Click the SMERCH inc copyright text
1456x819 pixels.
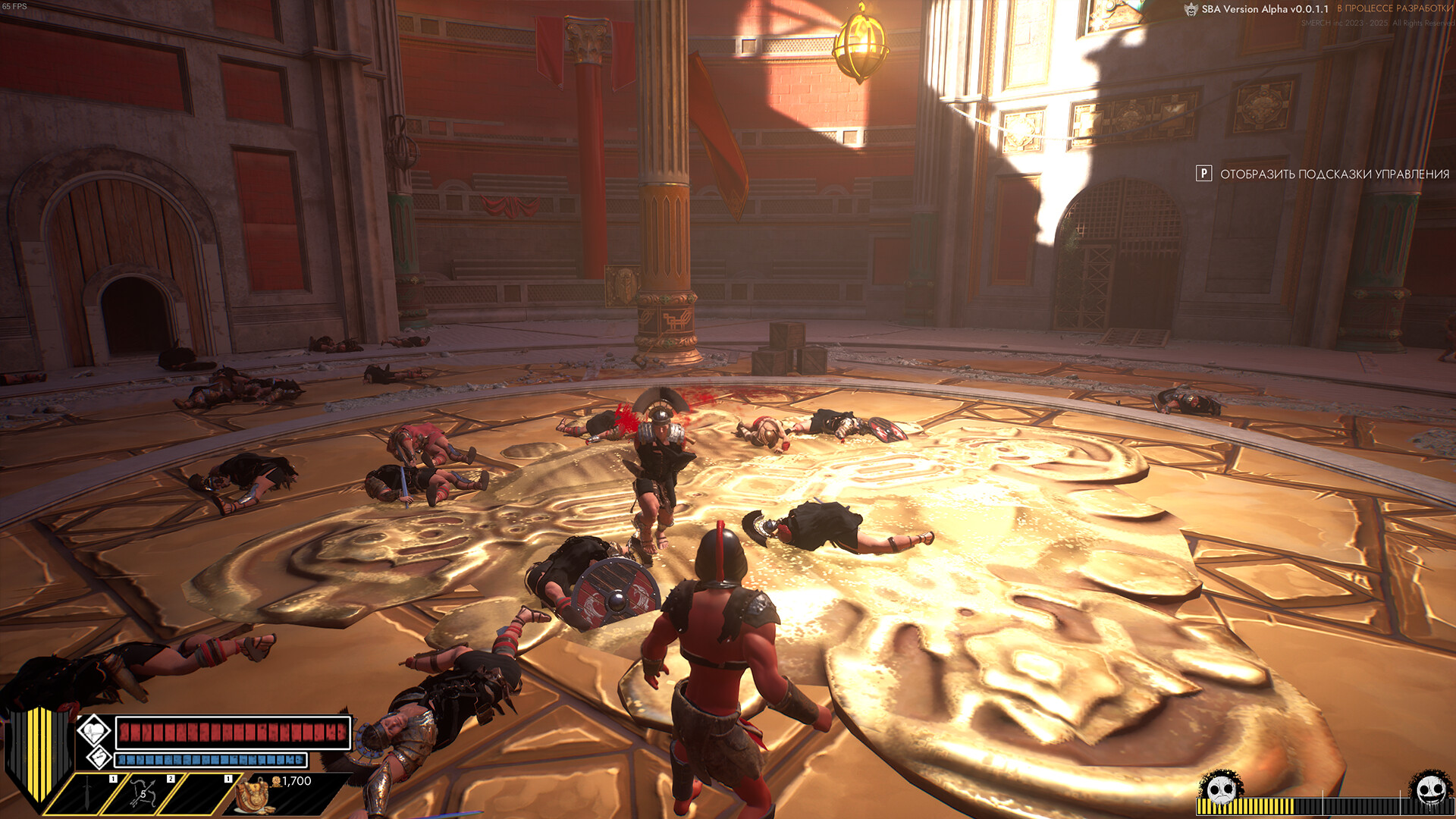click(x=1378, y=23)
